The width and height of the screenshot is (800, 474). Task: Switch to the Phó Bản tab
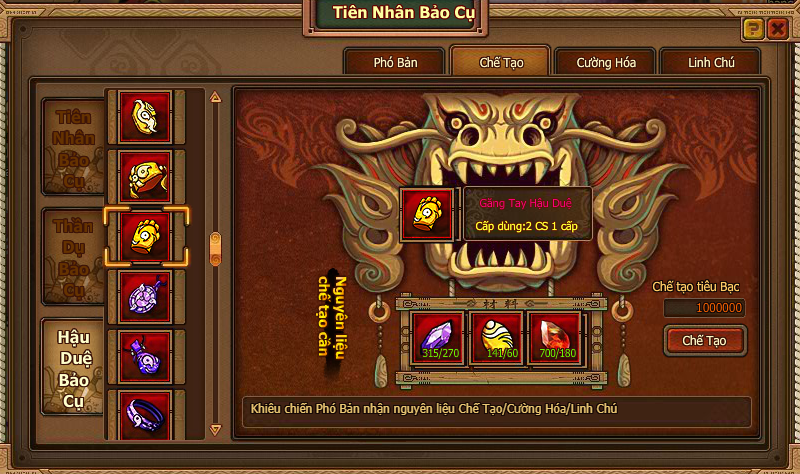(x=394, y=62)
